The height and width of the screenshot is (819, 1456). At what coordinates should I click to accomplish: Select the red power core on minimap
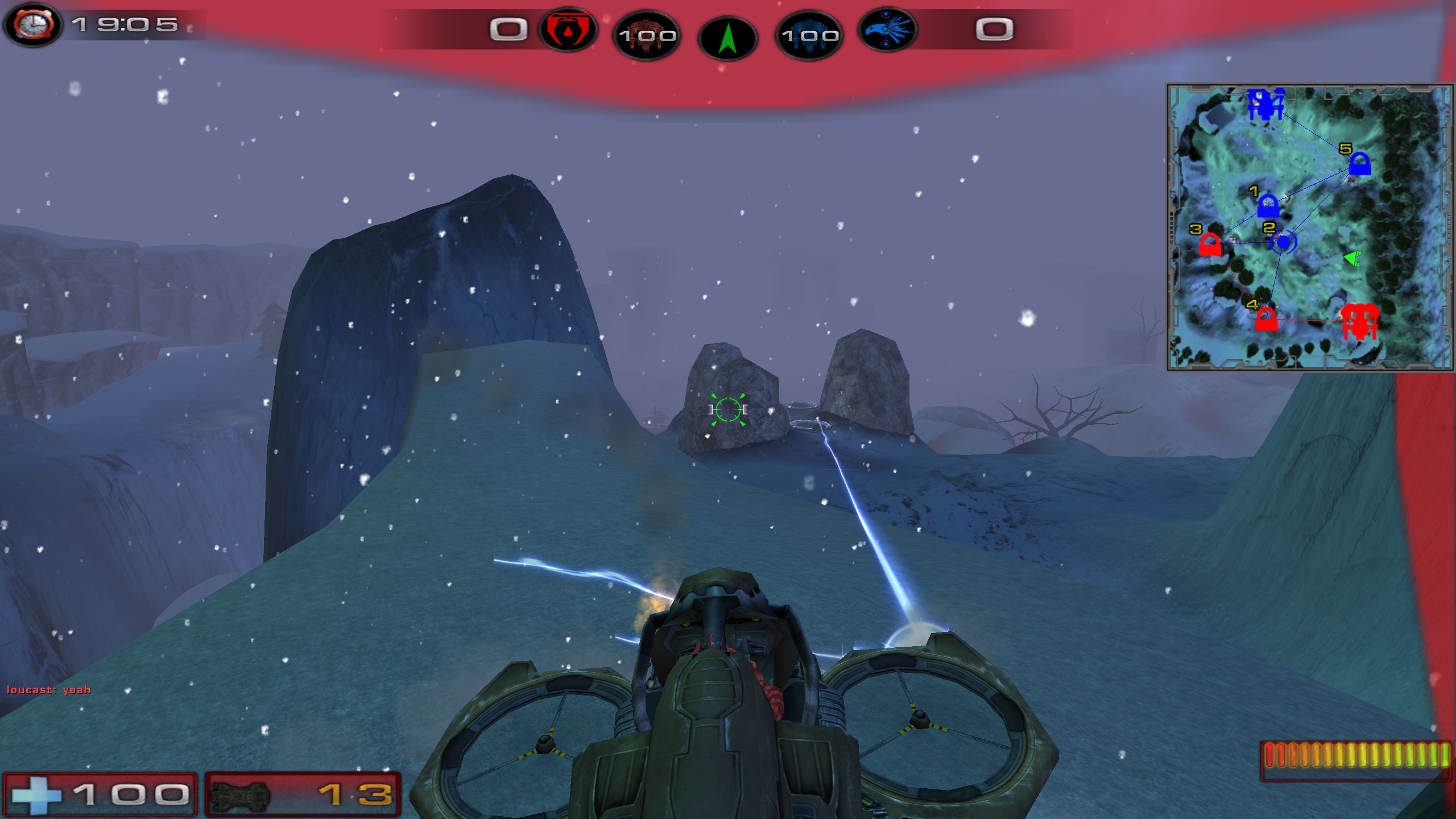point(1359,321)
